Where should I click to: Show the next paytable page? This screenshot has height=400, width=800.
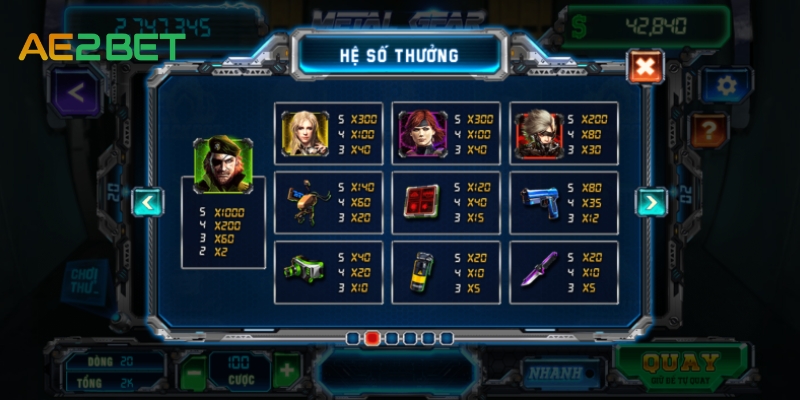tap(651, 202)
